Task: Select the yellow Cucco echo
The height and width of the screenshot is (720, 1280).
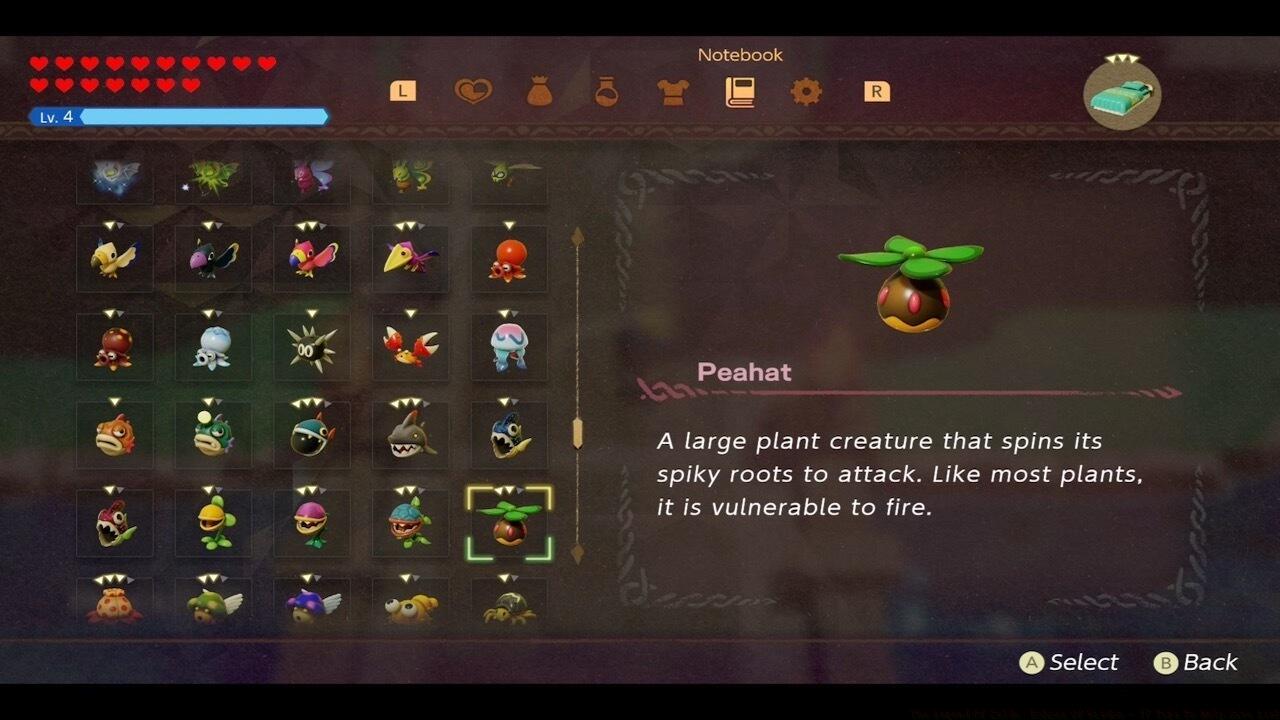Action: coord(114,258)
